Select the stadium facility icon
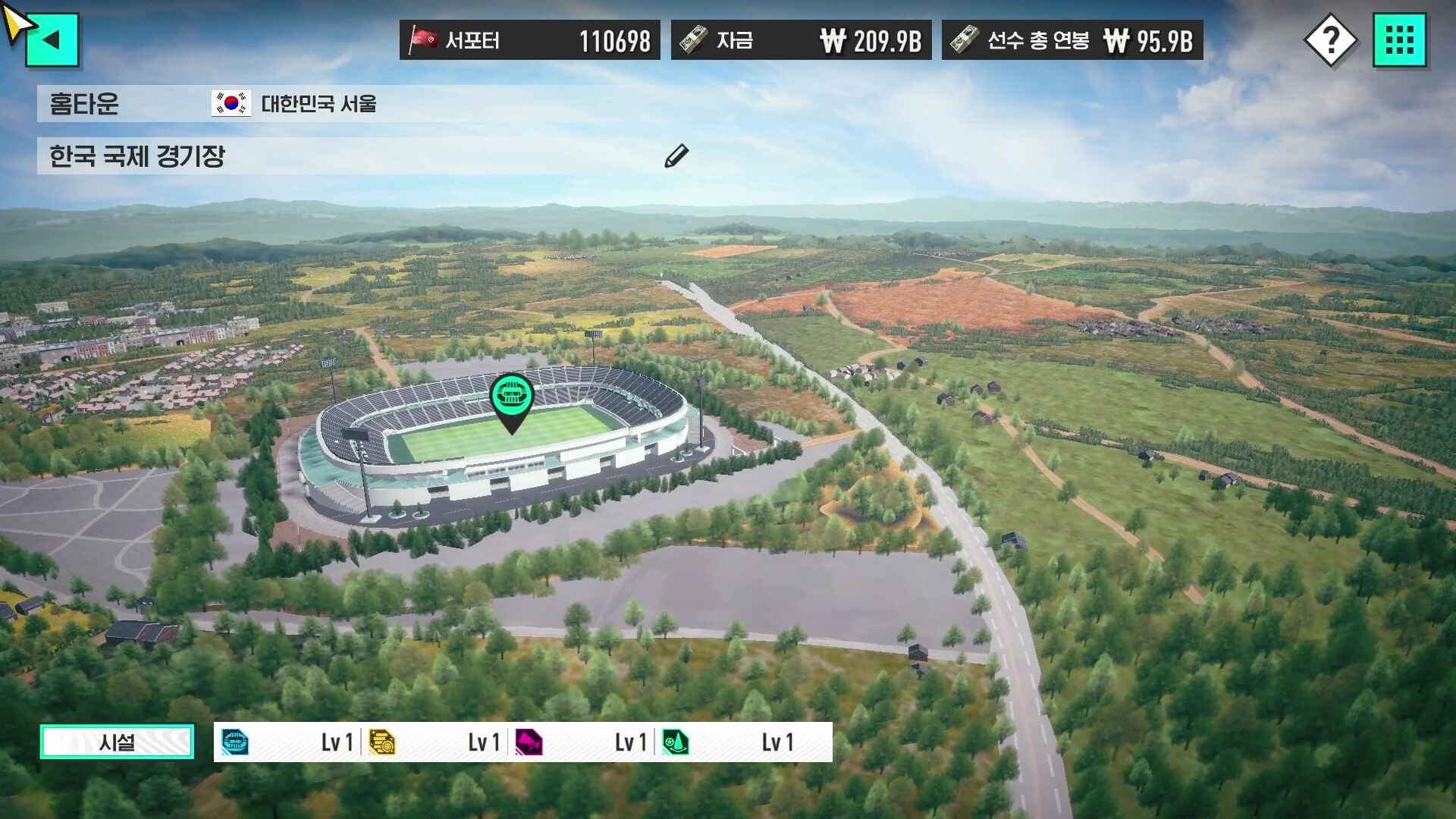This screenshot has width=1456, height=819. (x=237, y=742)
